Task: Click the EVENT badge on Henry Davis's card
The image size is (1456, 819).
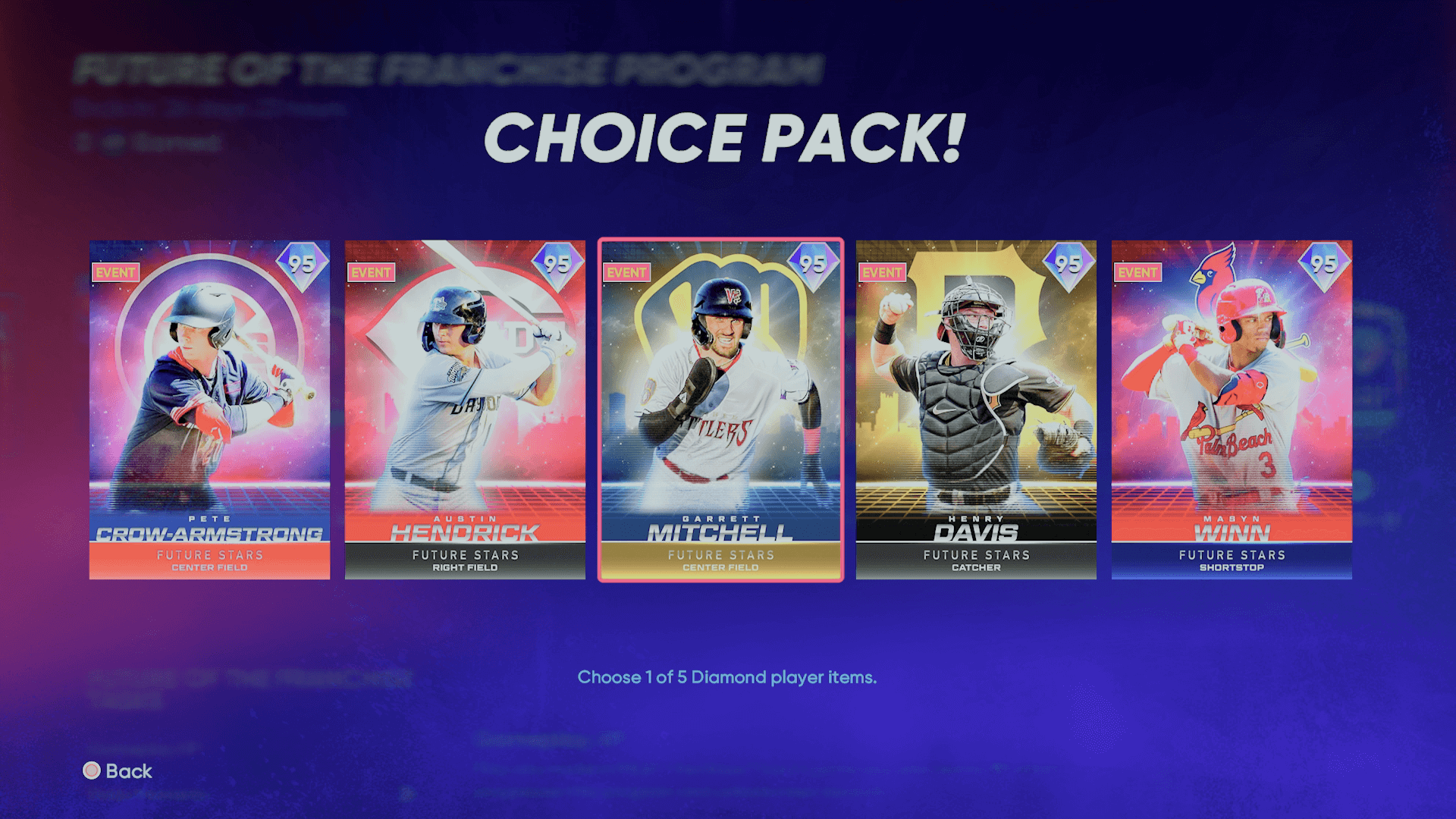Action: click(882, 274)
